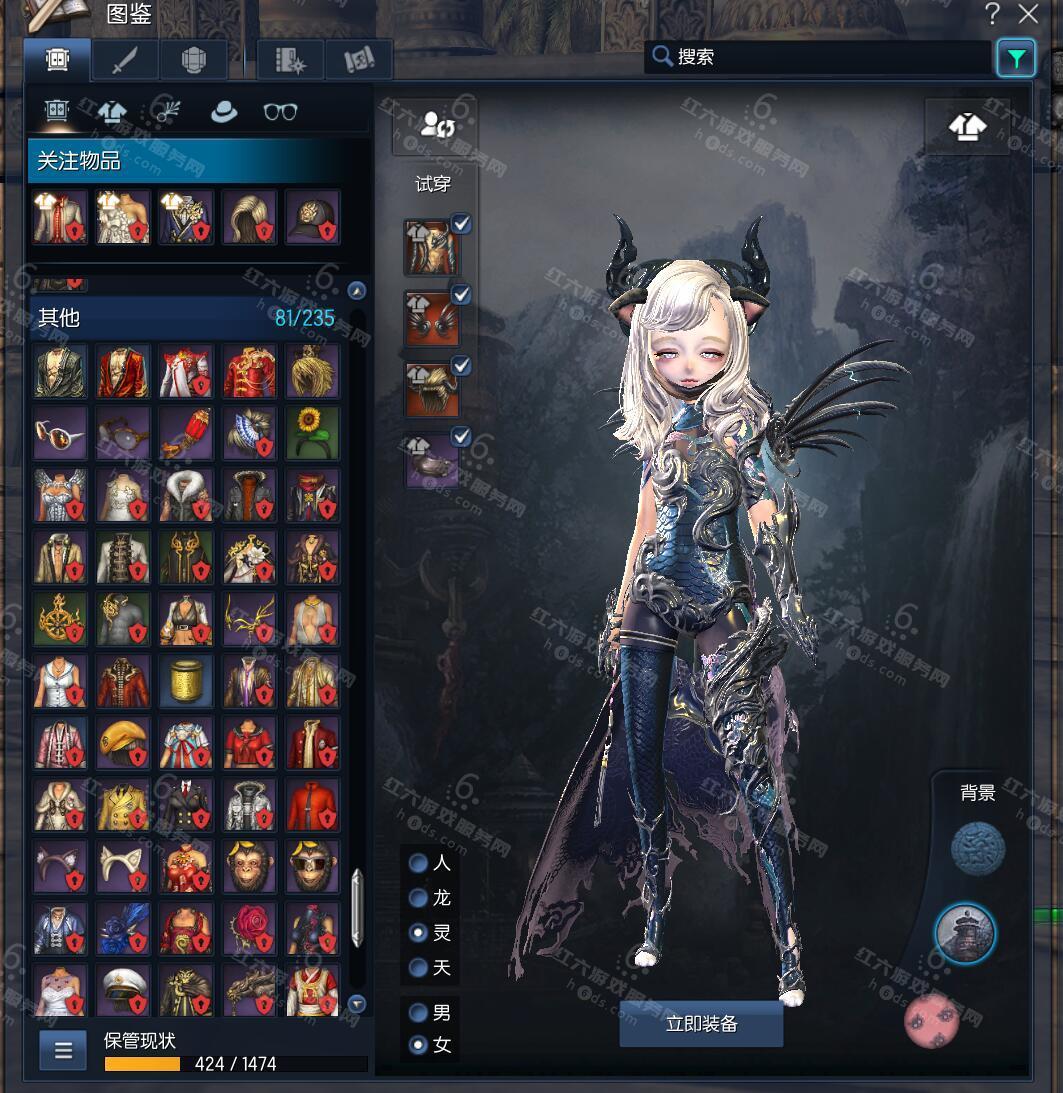Image resolution: width=1063 pixels, height=1093 pixels.
Task: Open the 保管现状 list menu button
Action: click(64, 1050)
